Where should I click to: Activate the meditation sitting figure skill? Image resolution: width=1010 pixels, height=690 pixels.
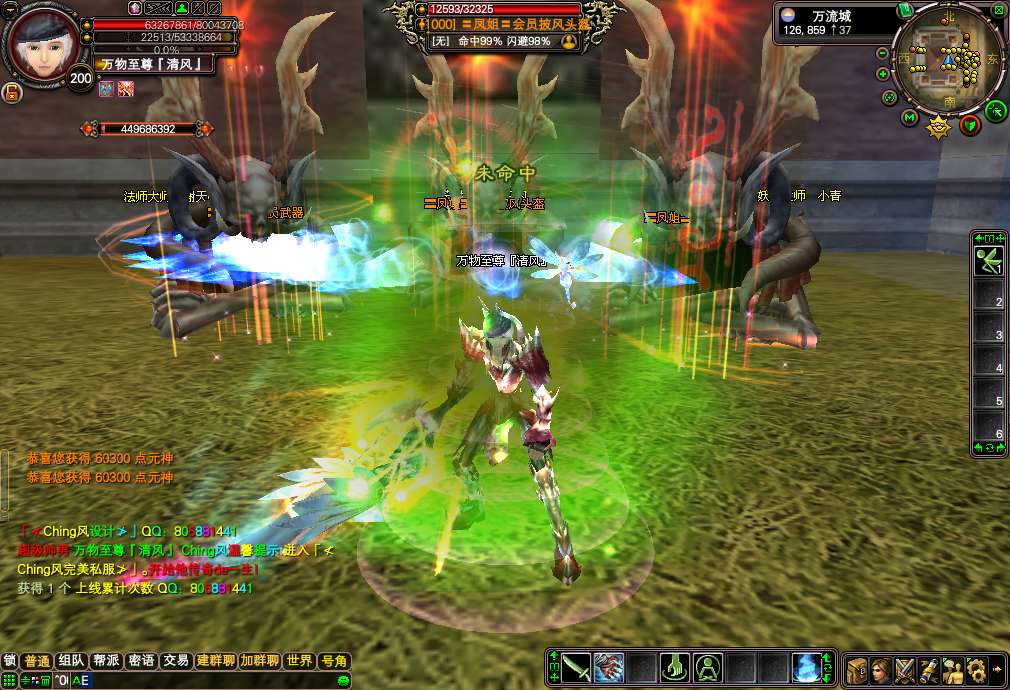tap(708, 667)
